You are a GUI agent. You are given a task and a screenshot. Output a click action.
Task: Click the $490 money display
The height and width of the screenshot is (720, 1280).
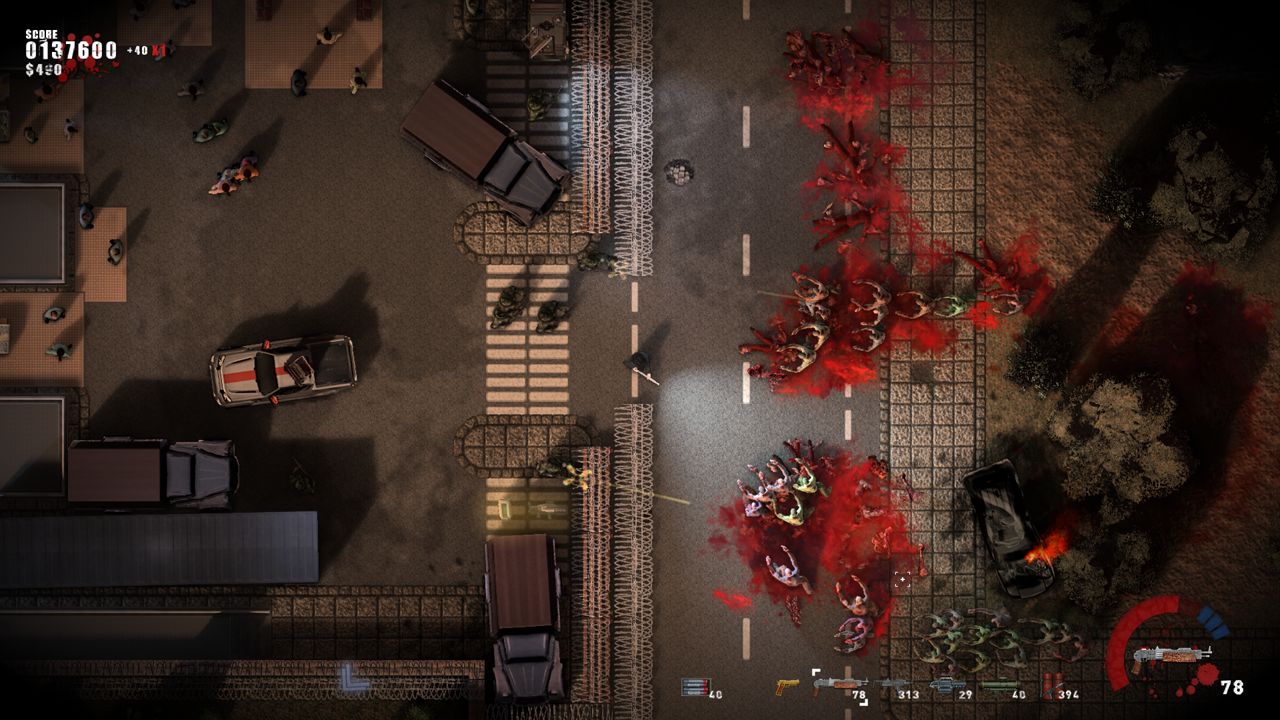point(44,68)
